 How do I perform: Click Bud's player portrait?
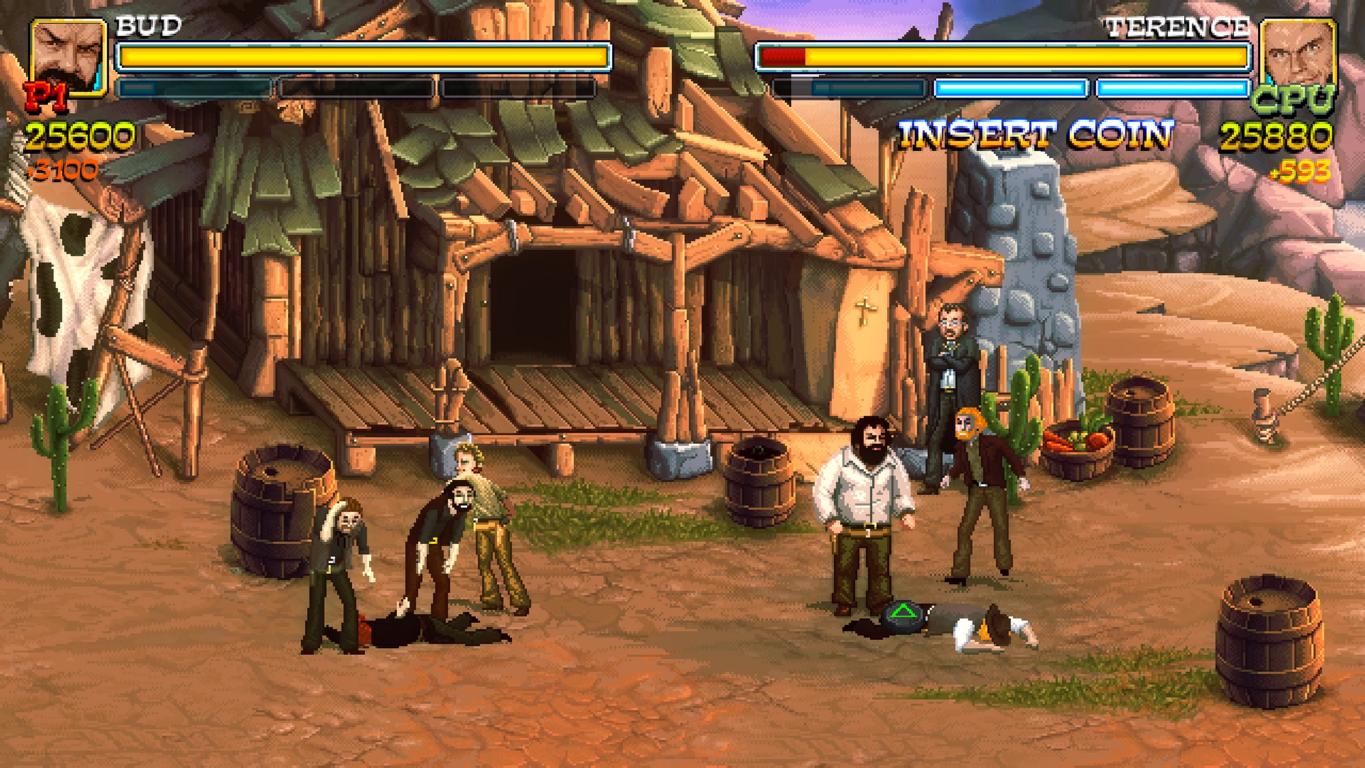click(x=68, y=55)
